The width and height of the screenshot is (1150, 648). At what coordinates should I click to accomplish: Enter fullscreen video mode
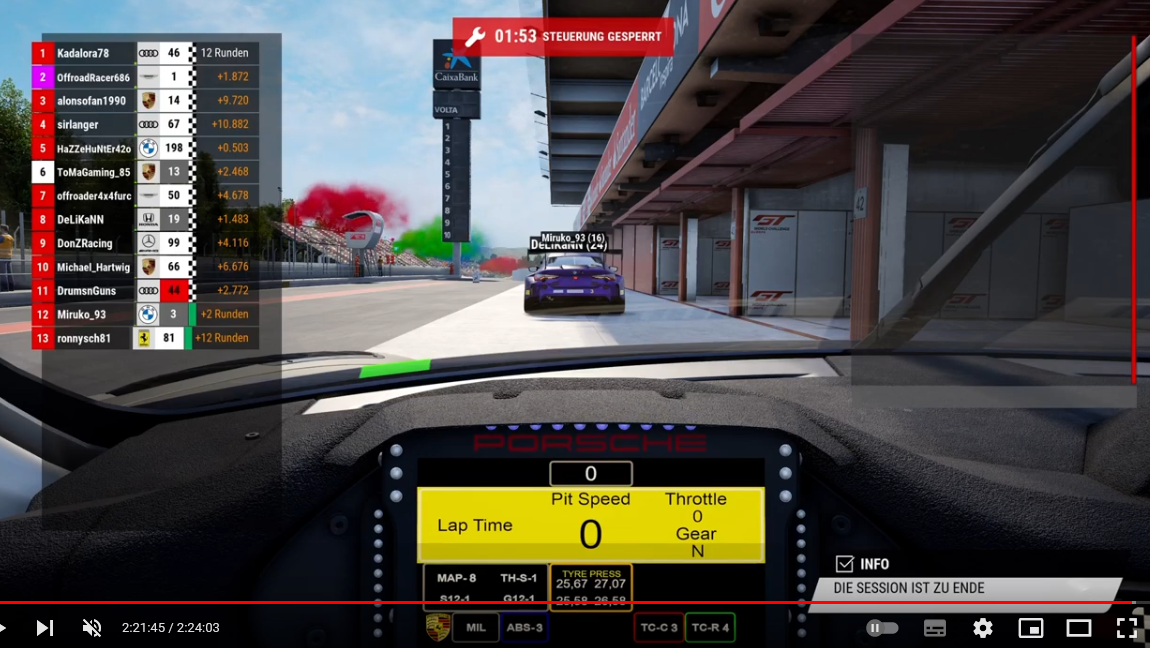[1127, 628]
